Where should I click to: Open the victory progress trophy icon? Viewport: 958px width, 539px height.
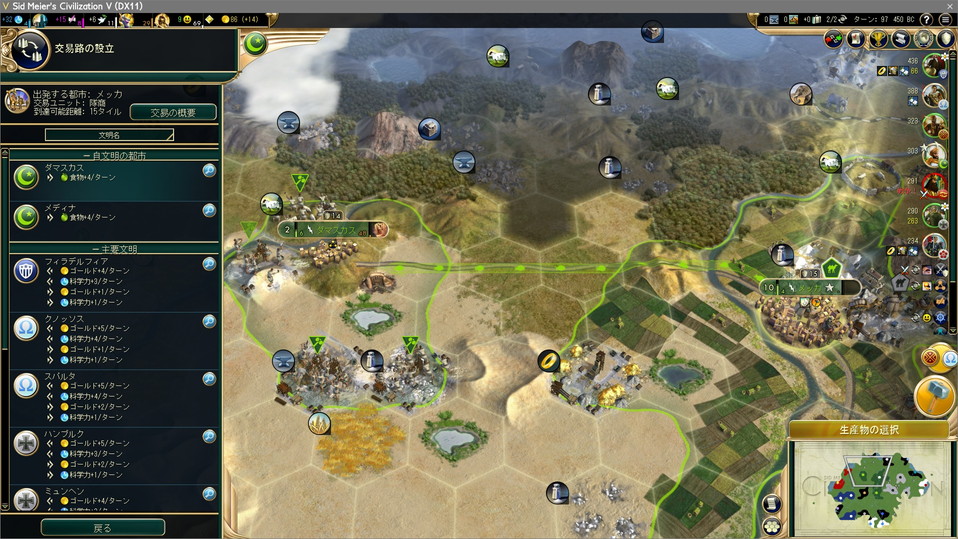[x=878, y=39]
